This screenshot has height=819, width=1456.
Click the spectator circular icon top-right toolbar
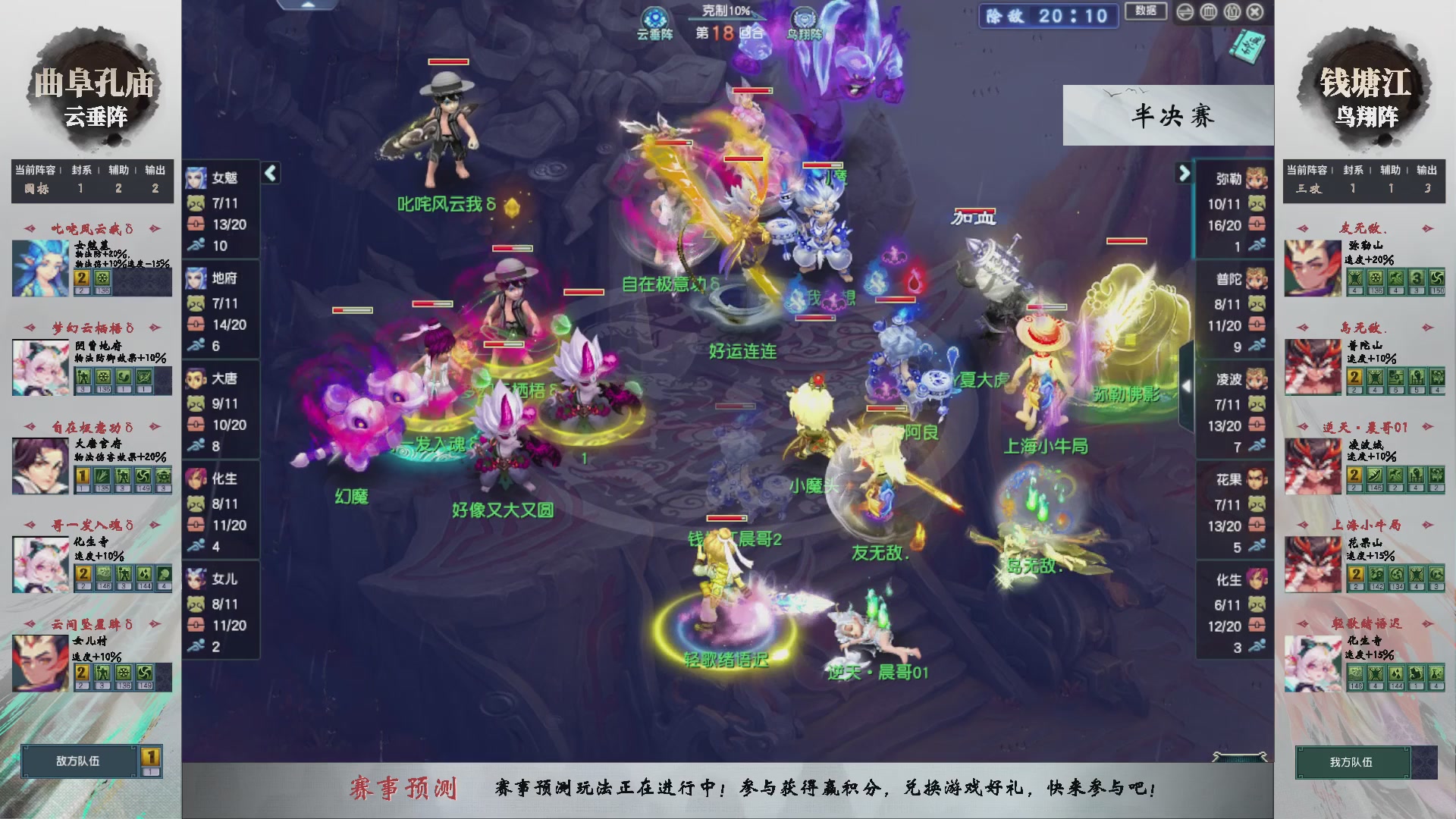coord(1232,12)
